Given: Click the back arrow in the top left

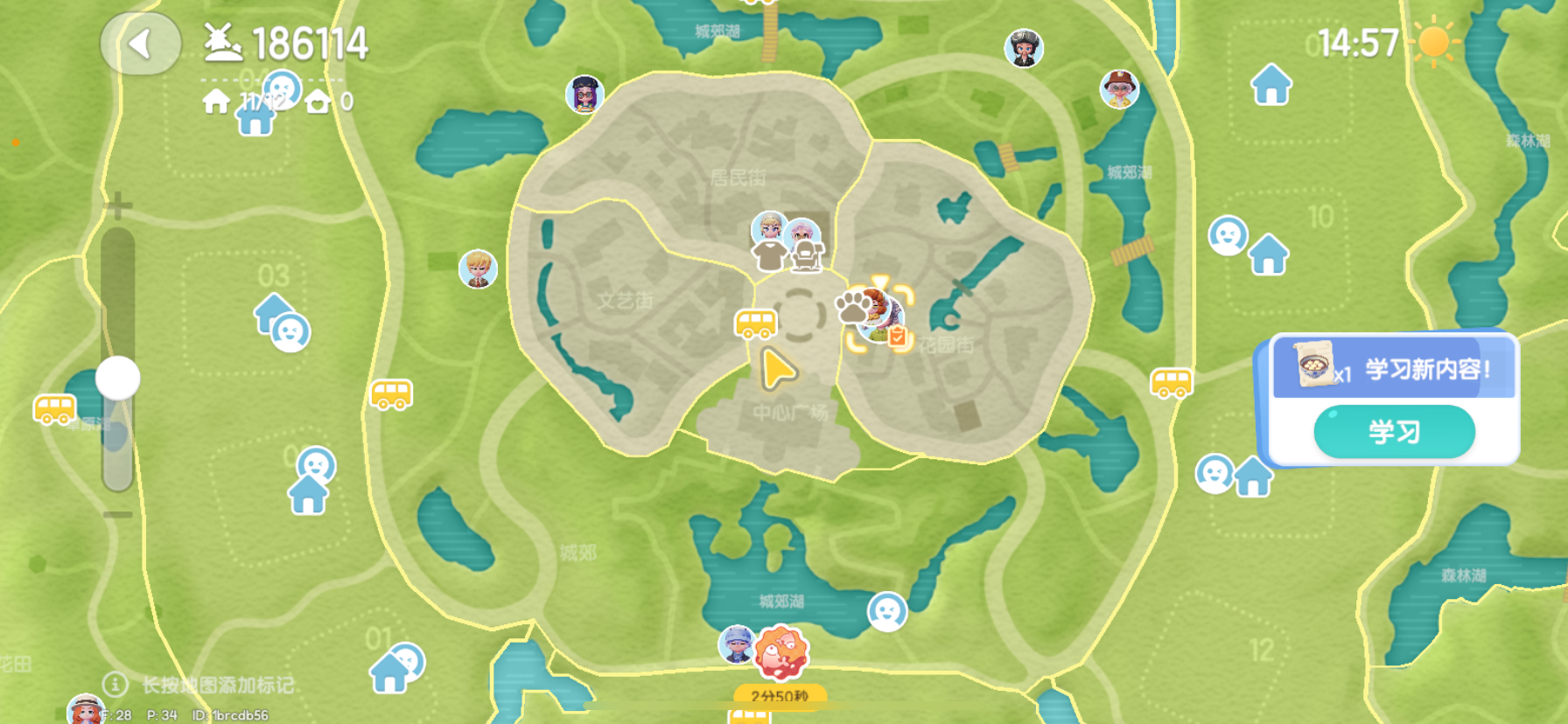Looking at the screenshot, I should 140,43.
